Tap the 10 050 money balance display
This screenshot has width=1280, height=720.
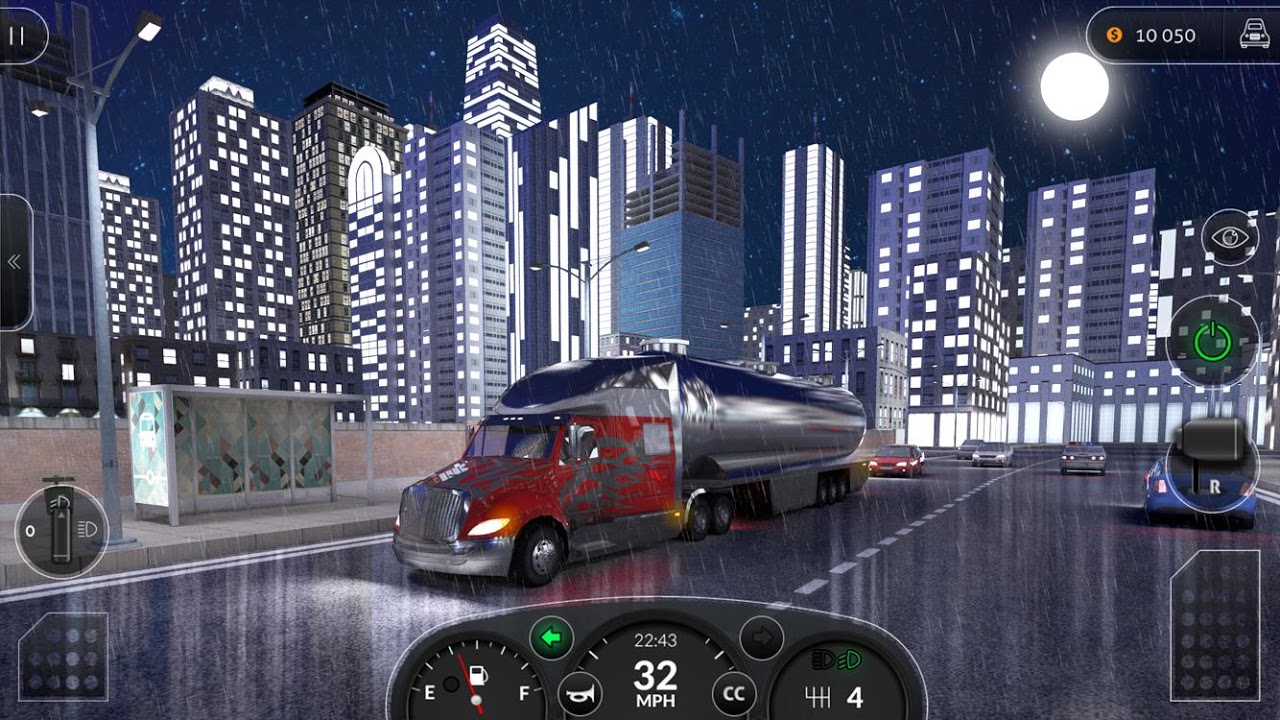[1163, 35]
